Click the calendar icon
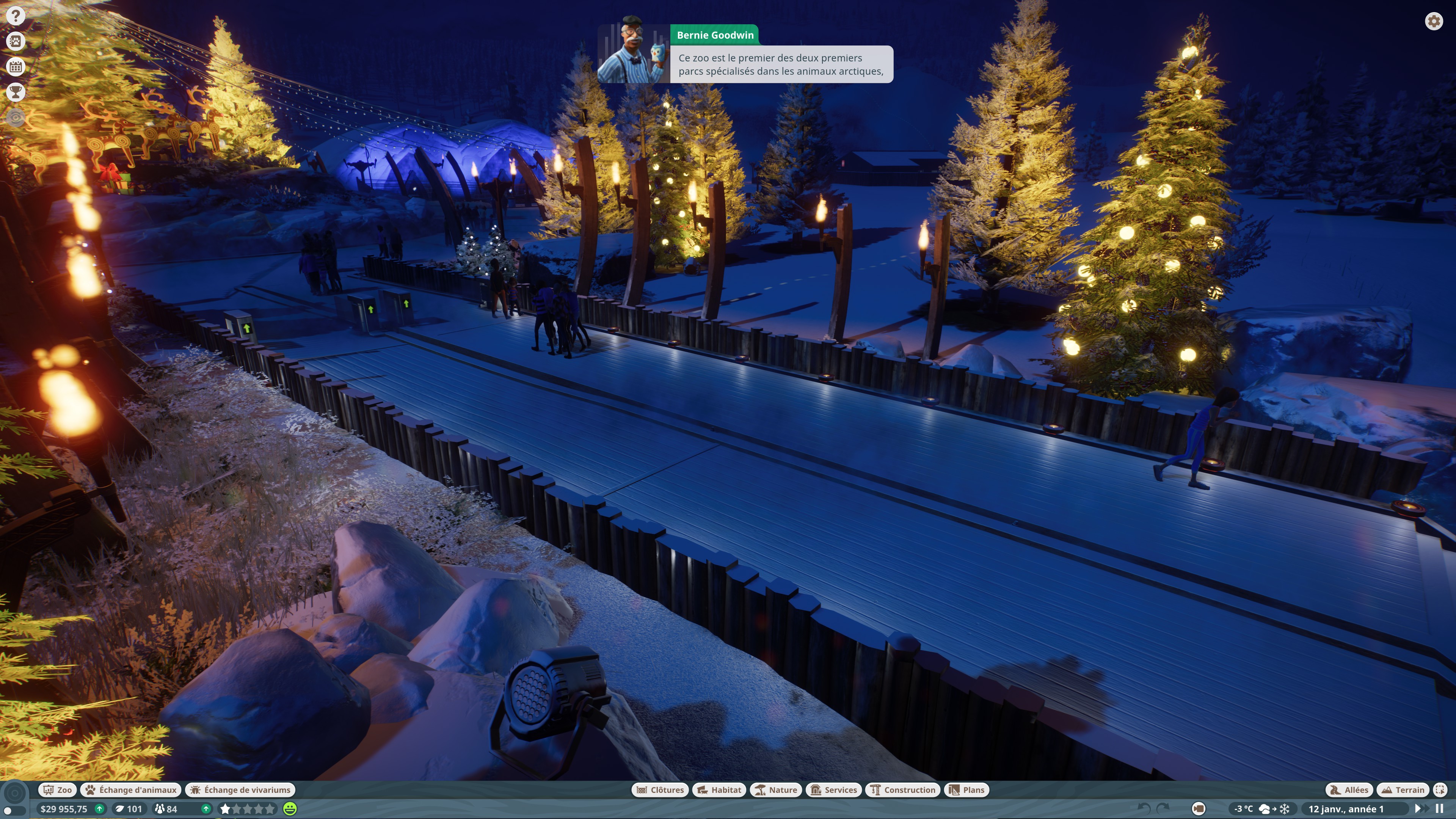Viewport: 1456px width, 819px height. point(16,67)
